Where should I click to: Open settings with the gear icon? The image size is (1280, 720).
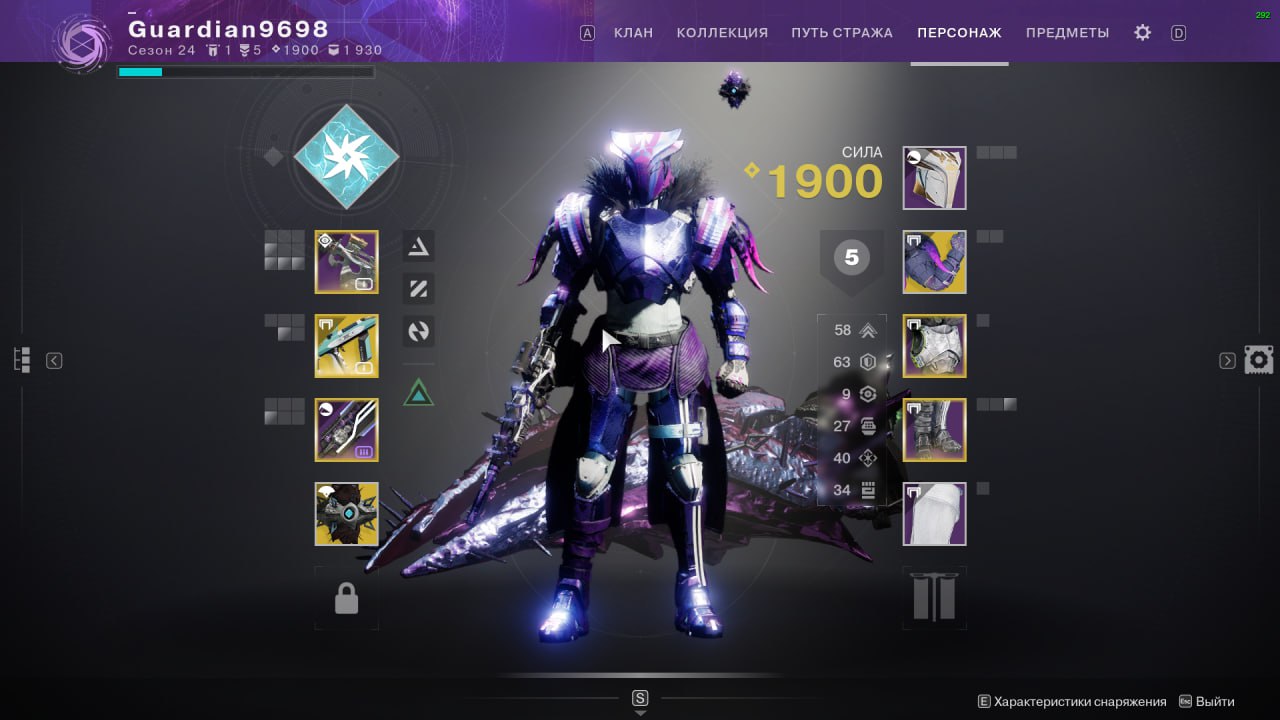tap(1142, 33)
